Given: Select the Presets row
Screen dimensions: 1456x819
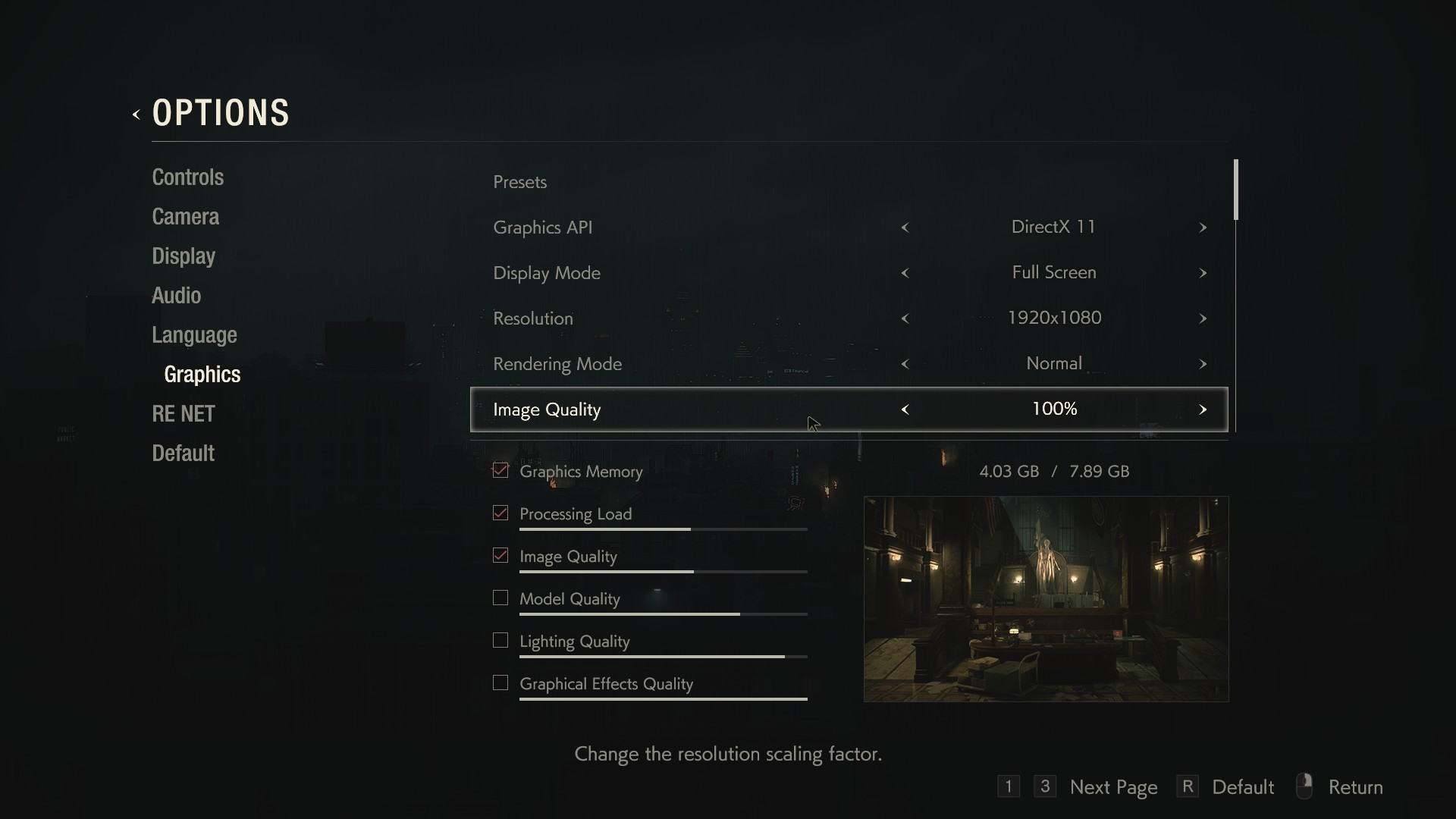Looking at the screenshot, I should 520,182.
